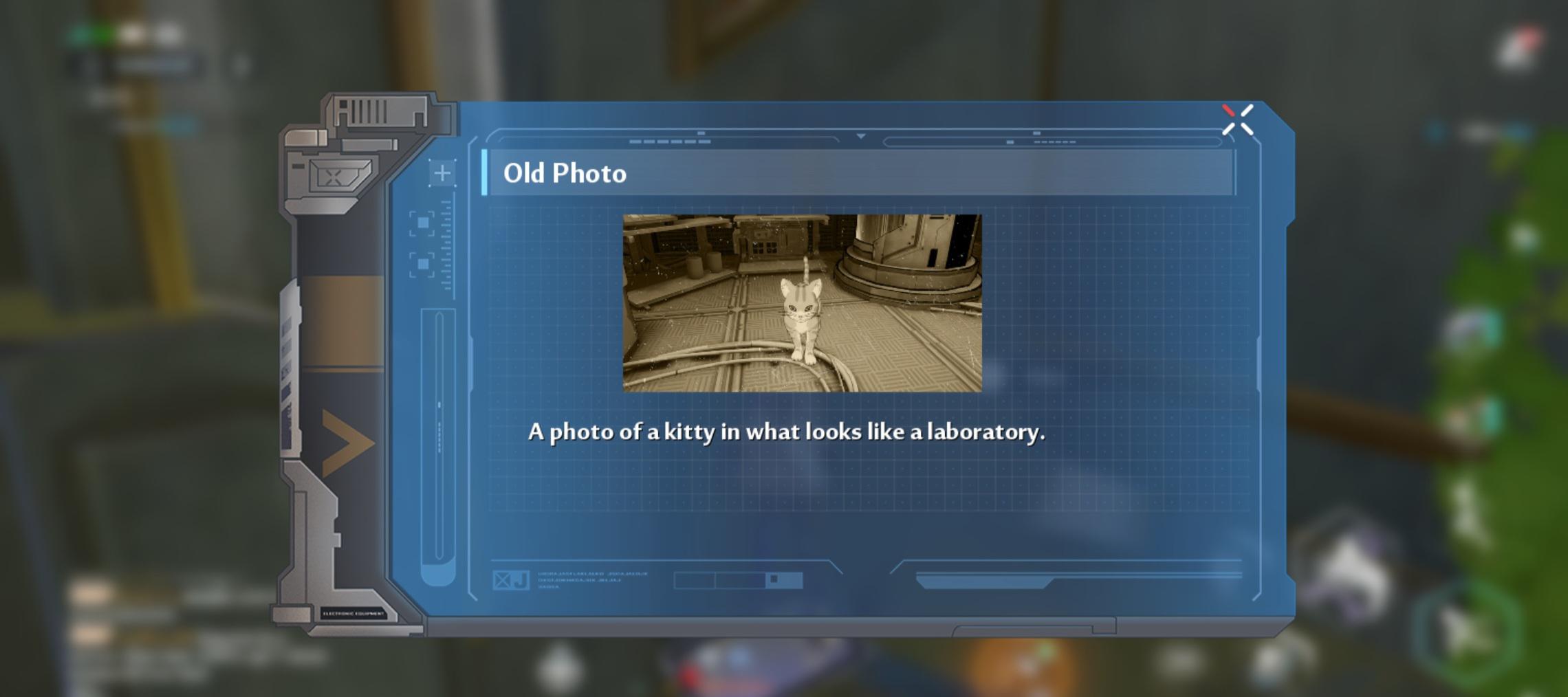The width and height of the screenshot is (1568, 697).
Task: Click the lower focus-bracket icon on the left panel
Action: (422, 264)
